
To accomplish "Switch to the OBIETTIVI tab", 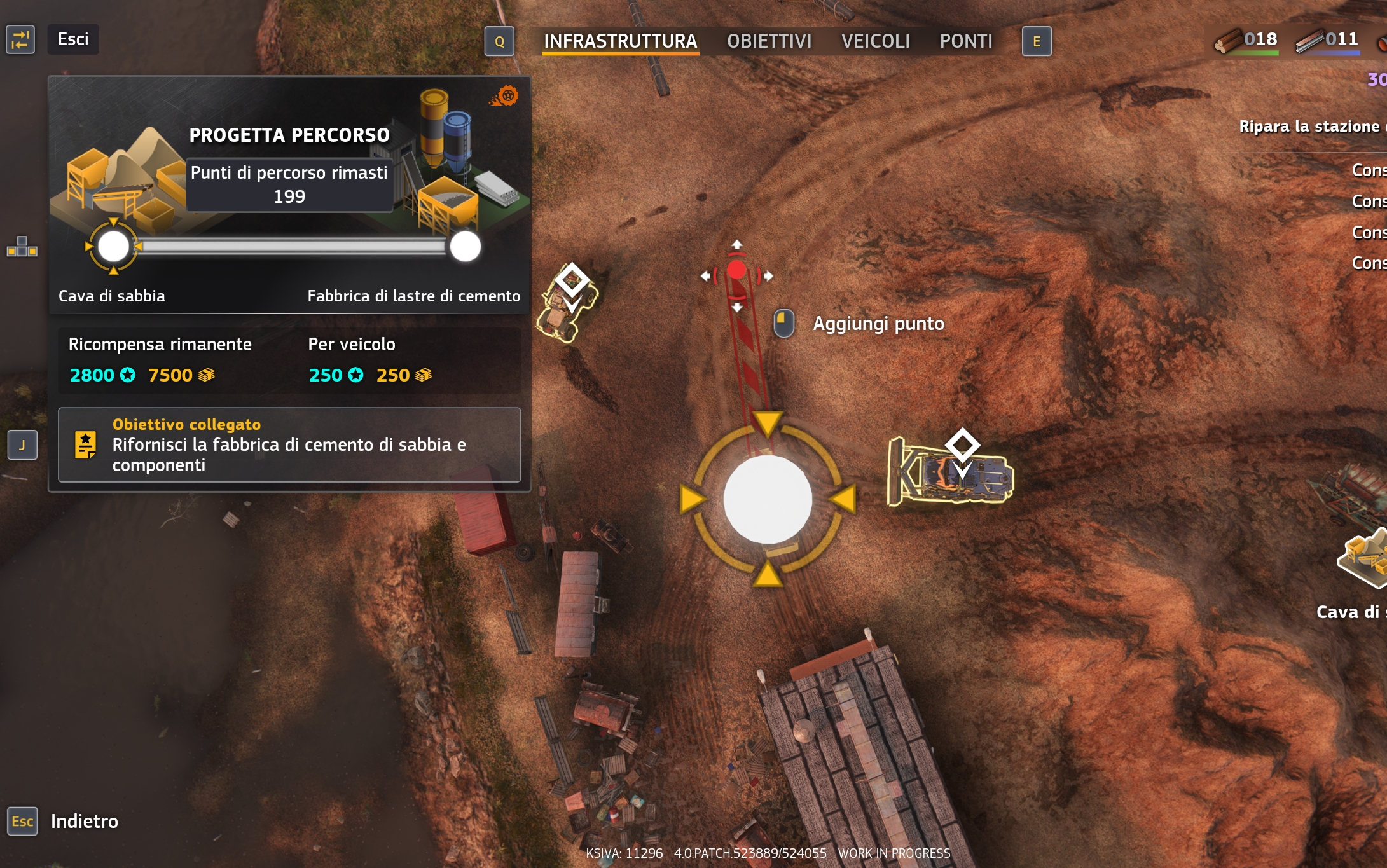I will [769, 41].
